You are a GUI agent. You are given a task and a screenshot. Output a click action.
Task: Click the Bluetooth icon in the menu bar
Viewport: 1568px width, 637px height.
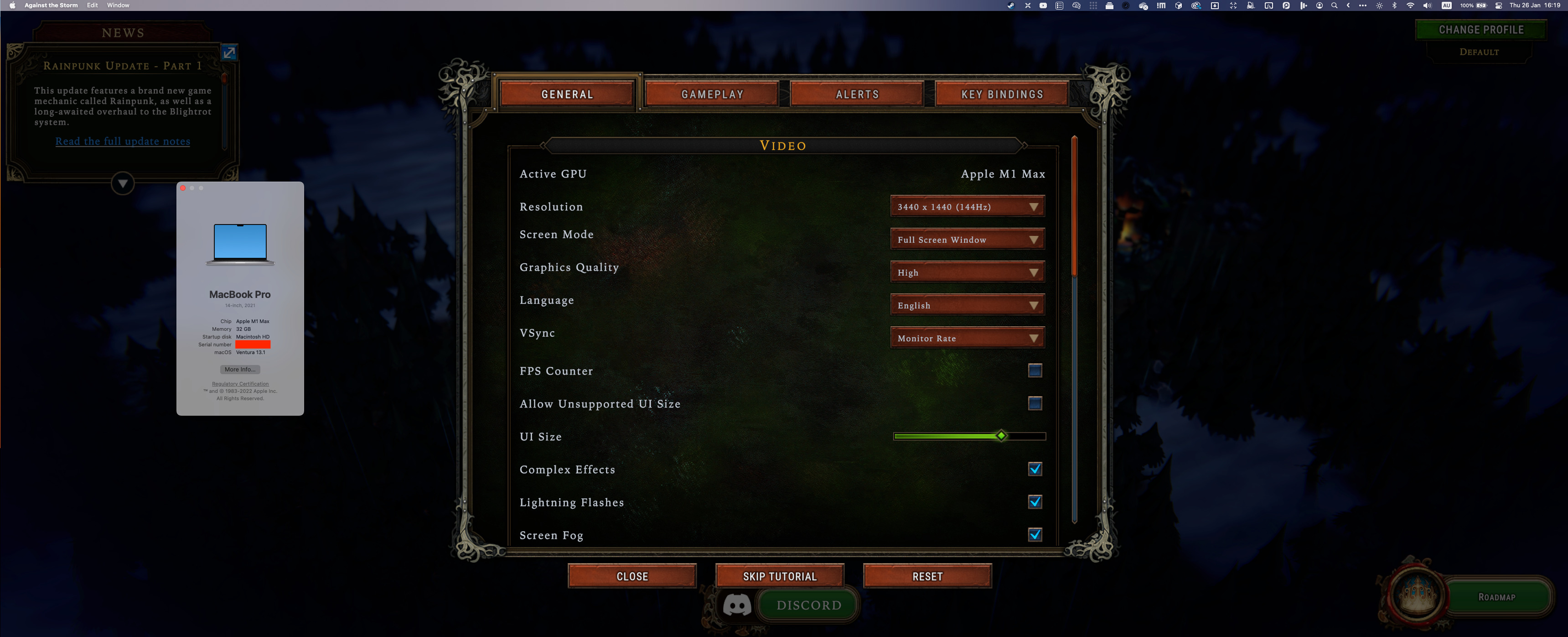tap(1395, 5)
